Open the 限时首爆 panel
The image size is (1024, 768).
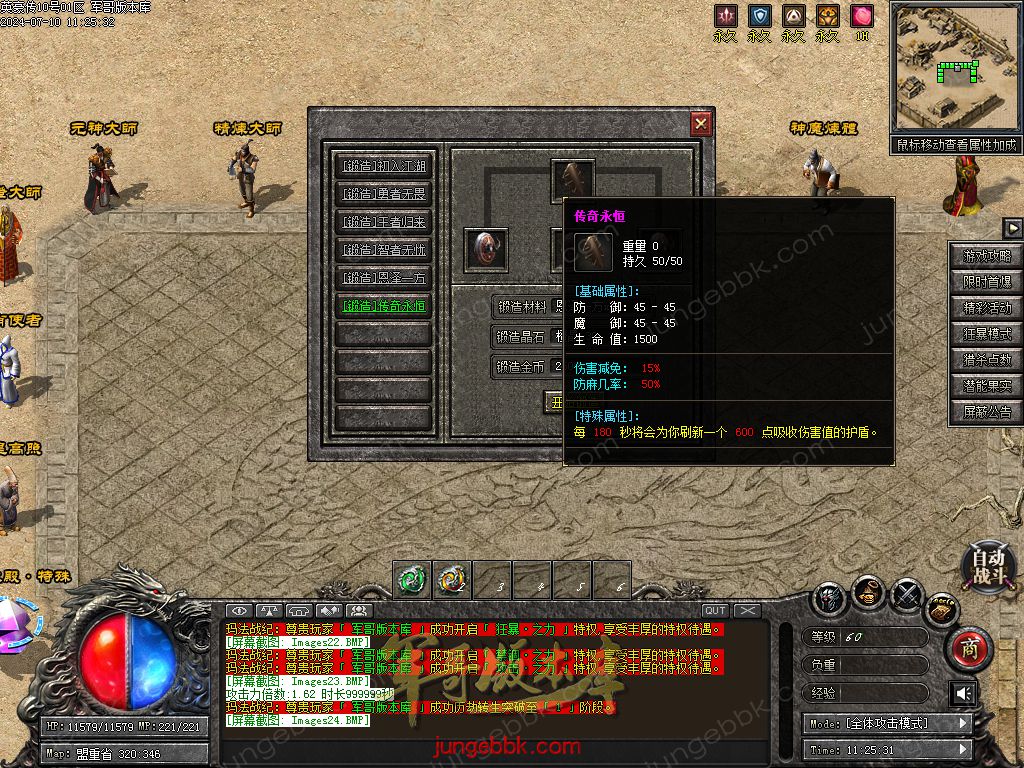pyautogui.click(x=987, y=282)
